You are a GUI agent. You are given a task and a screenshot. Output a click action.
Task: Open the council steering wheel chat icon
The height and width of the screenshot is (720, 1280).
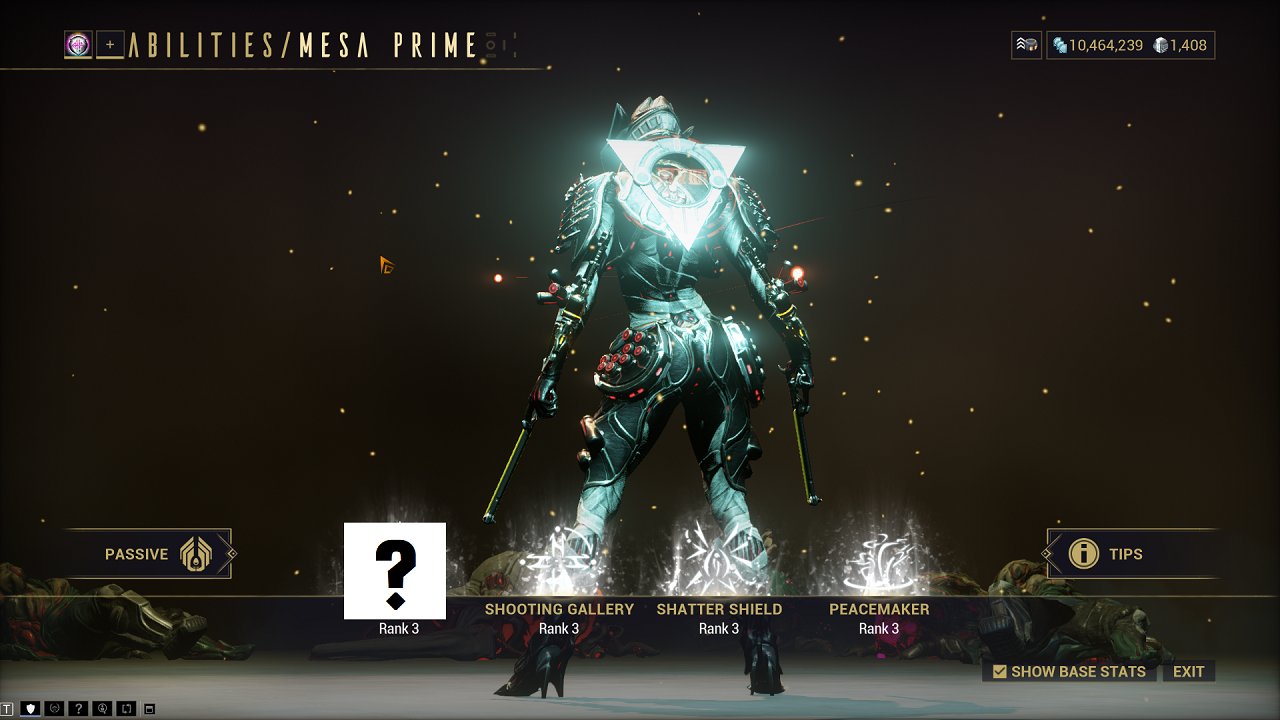[x=53, y=708]
